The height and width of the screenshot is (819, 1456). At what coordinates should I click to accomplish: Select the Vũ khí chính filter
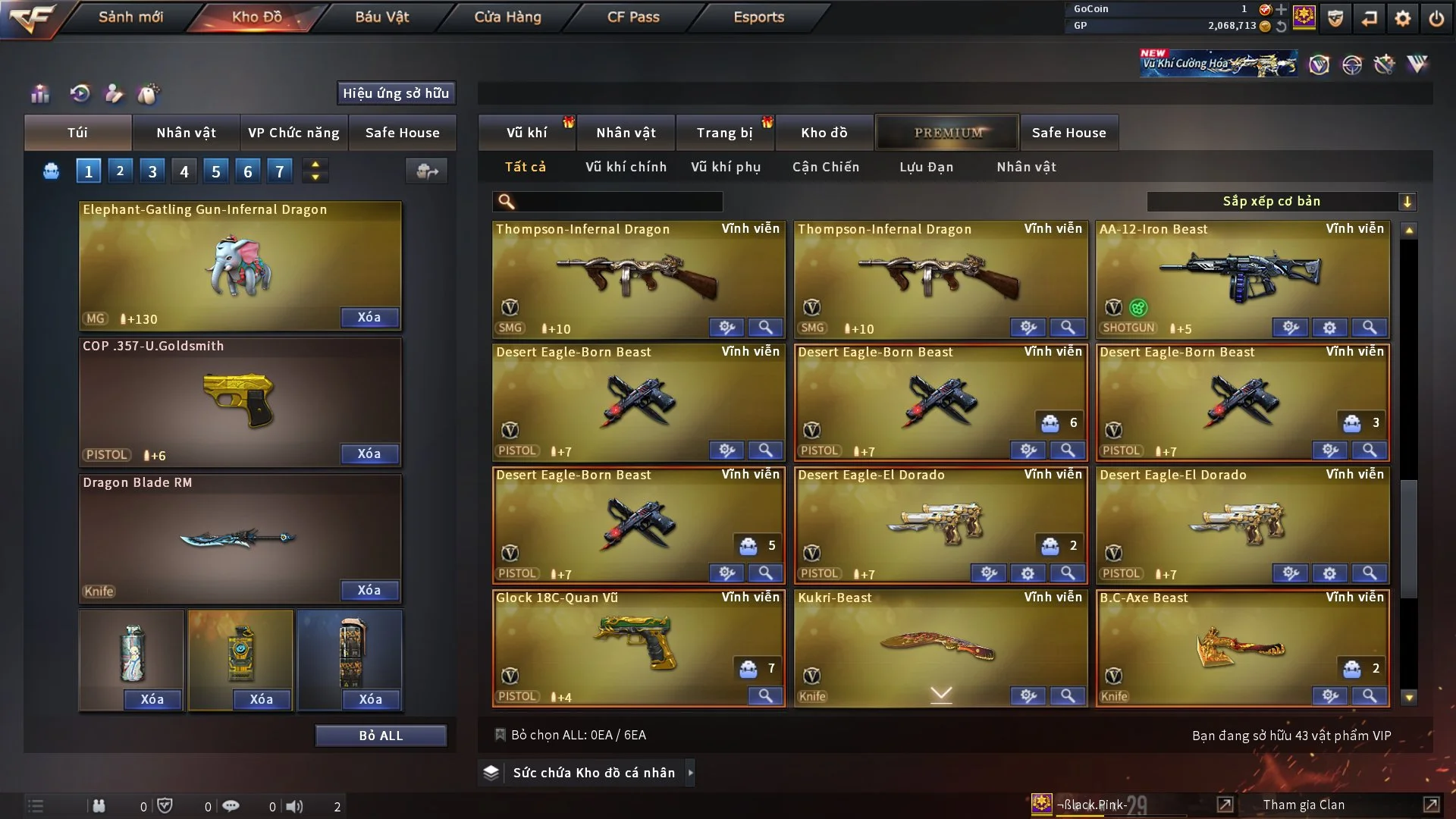coord(626,167)
